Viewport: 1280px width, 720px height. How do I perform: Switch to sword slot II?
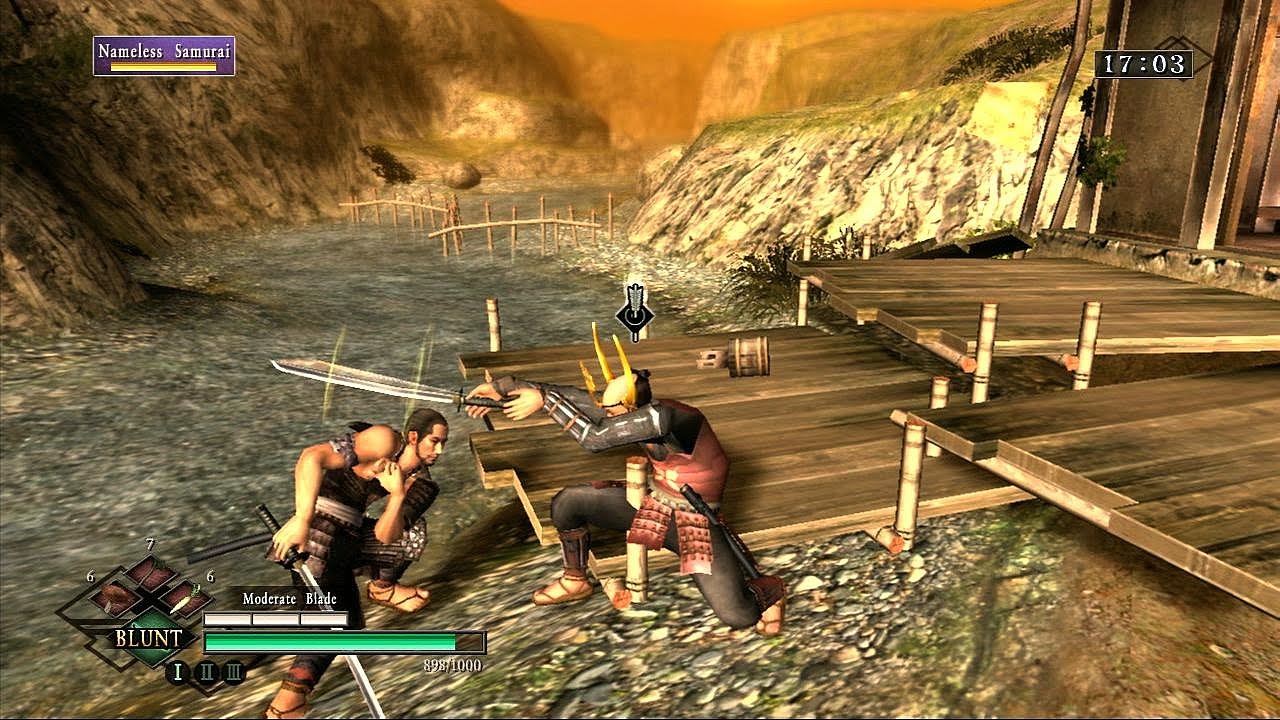(x=207, y=672)
